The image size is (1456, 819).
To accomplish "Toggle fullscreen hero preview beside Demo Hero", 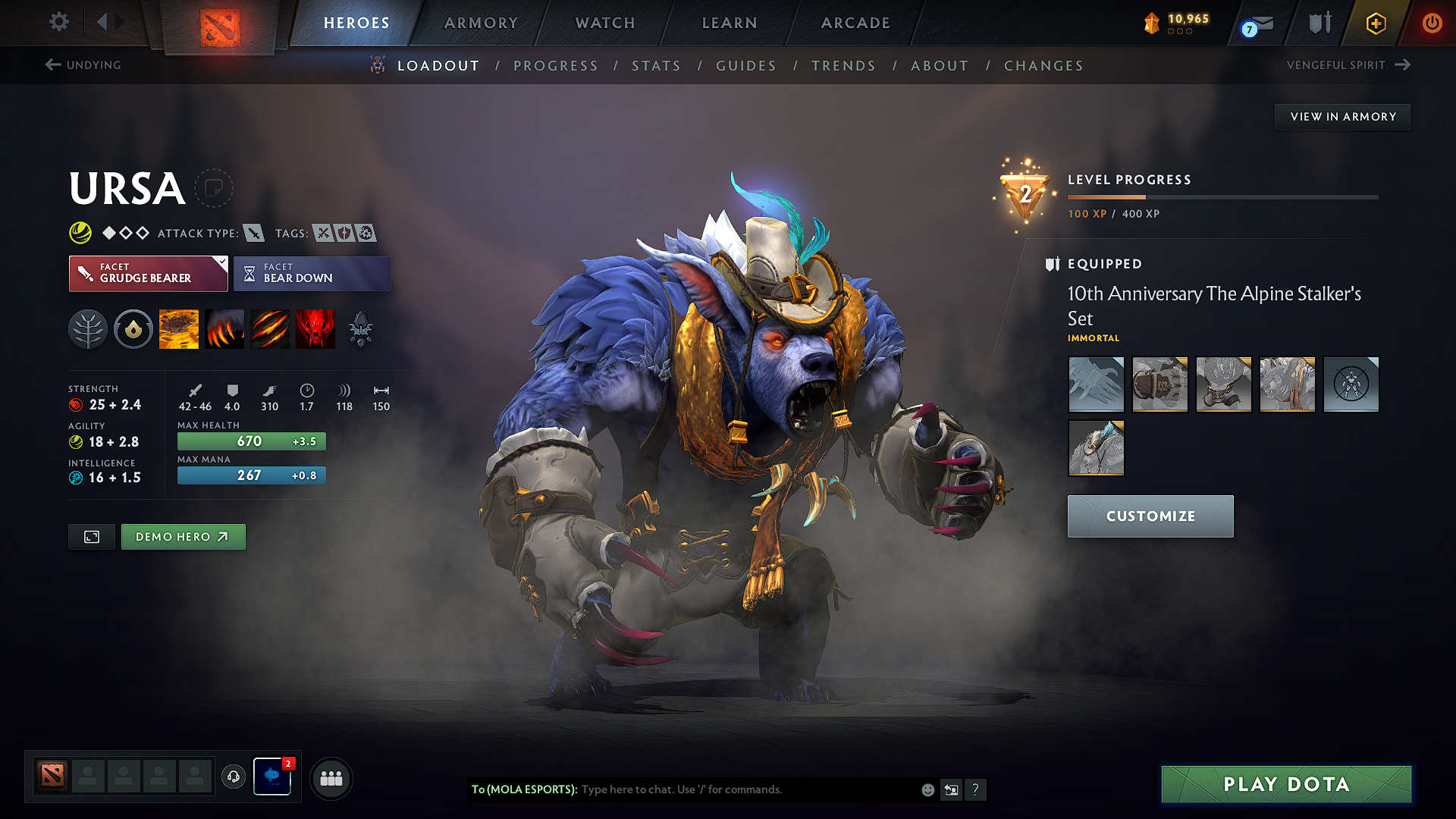I will 91,536.
